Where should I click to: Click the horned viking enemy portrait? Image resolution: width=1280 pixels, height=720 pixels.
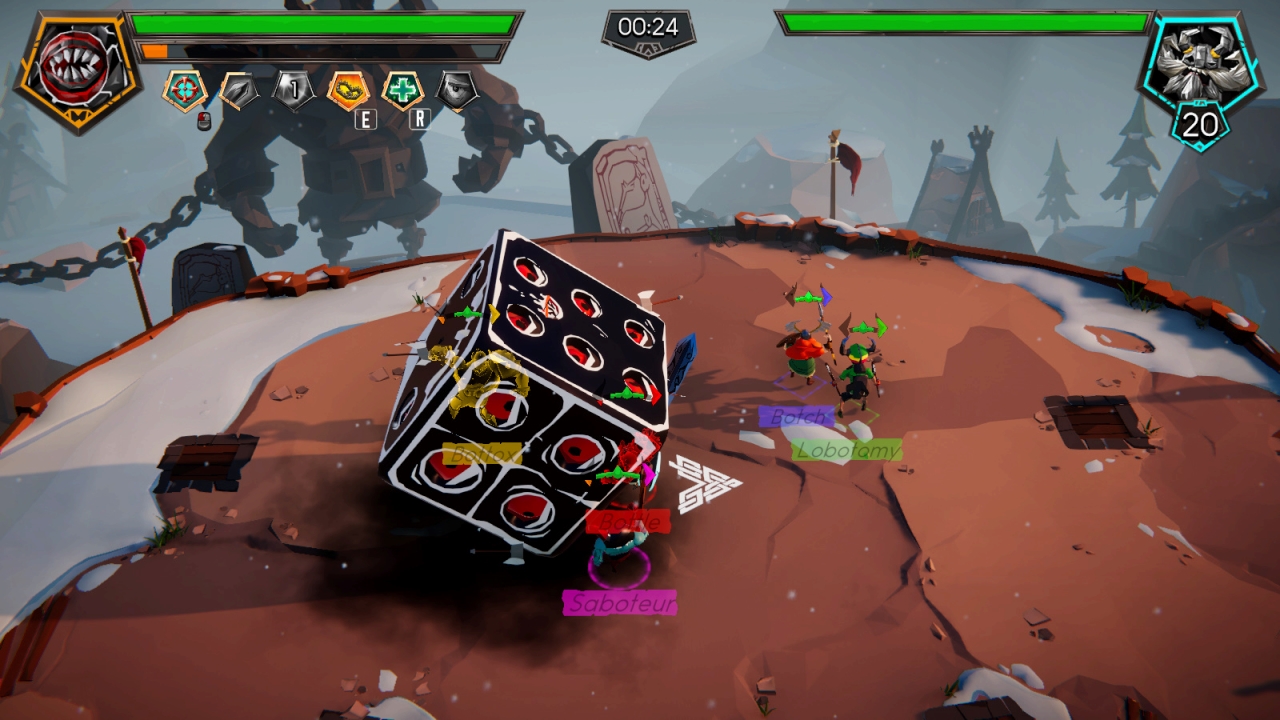tap(1200, 63)
